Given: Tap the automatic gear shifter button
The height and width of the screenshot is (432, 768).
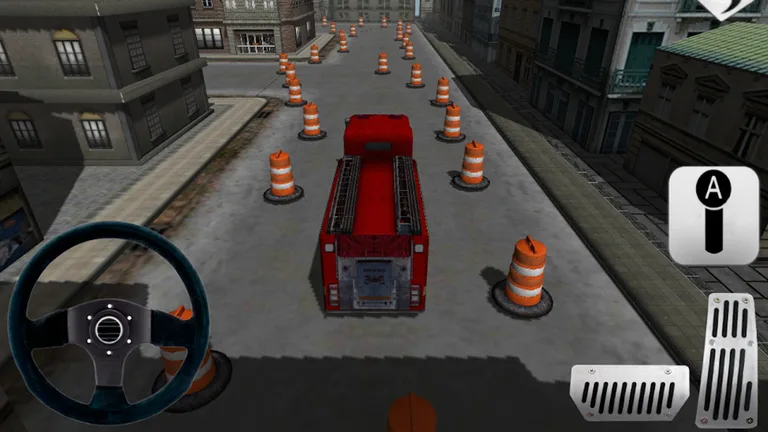Looking at the screenshot, I should [x=713, y=215].
